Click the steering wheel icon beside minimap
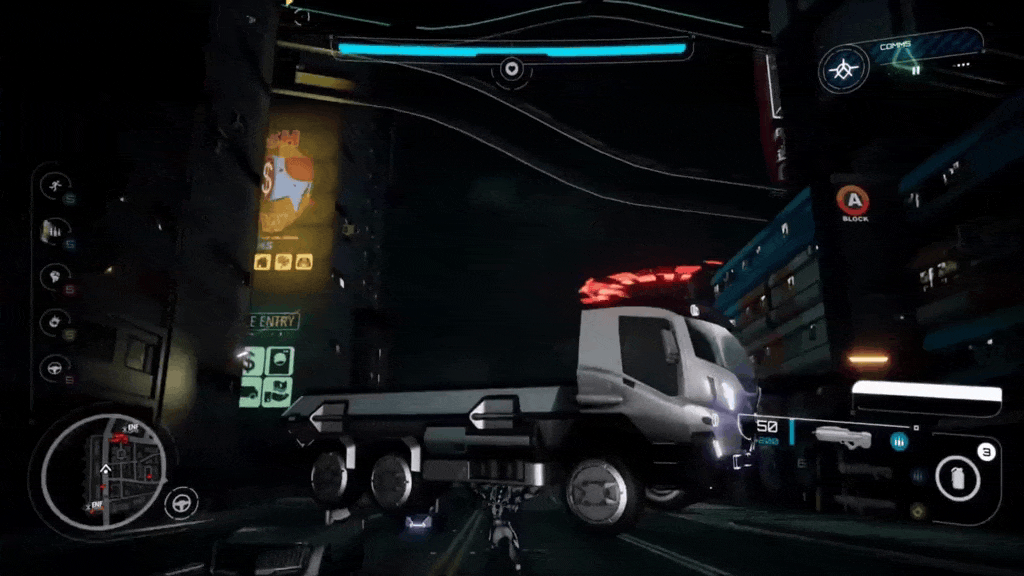 tap(181, 500)
